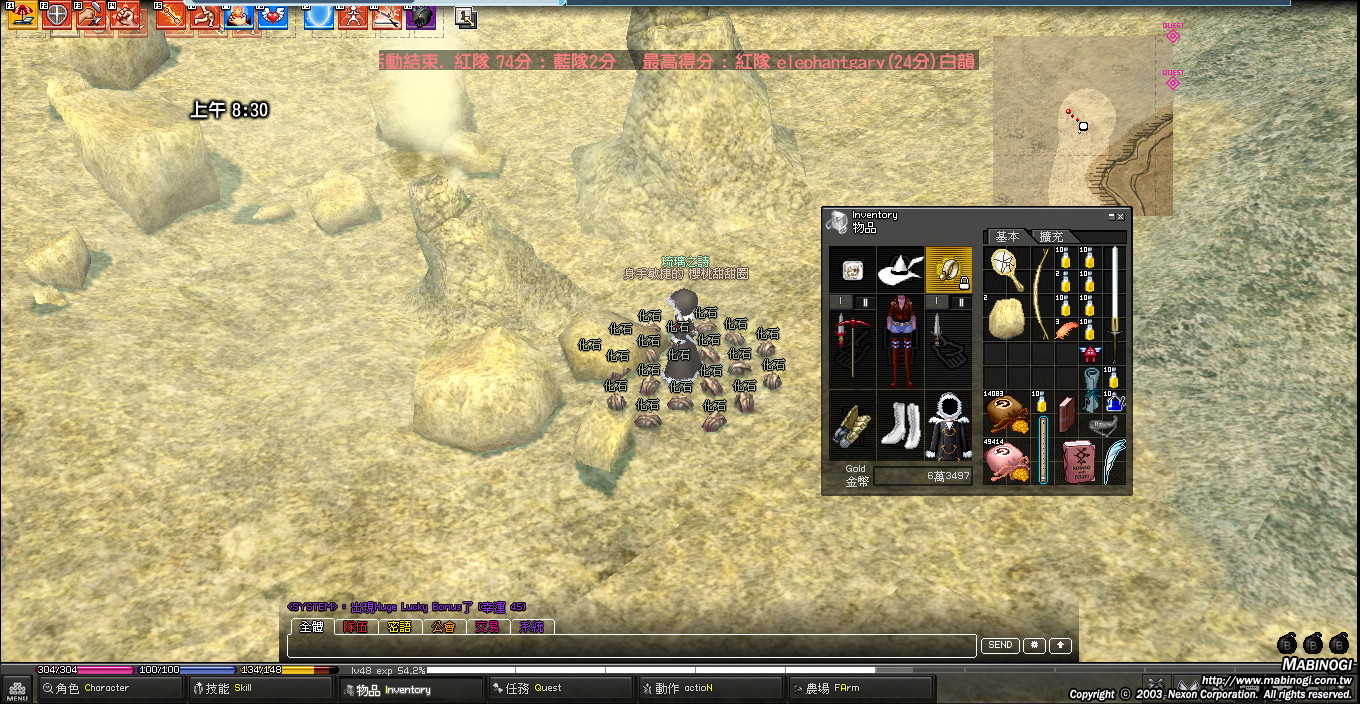1360x704 pixels.
Task: Close the Inventory window
Action: click(x=1120, y=216)
